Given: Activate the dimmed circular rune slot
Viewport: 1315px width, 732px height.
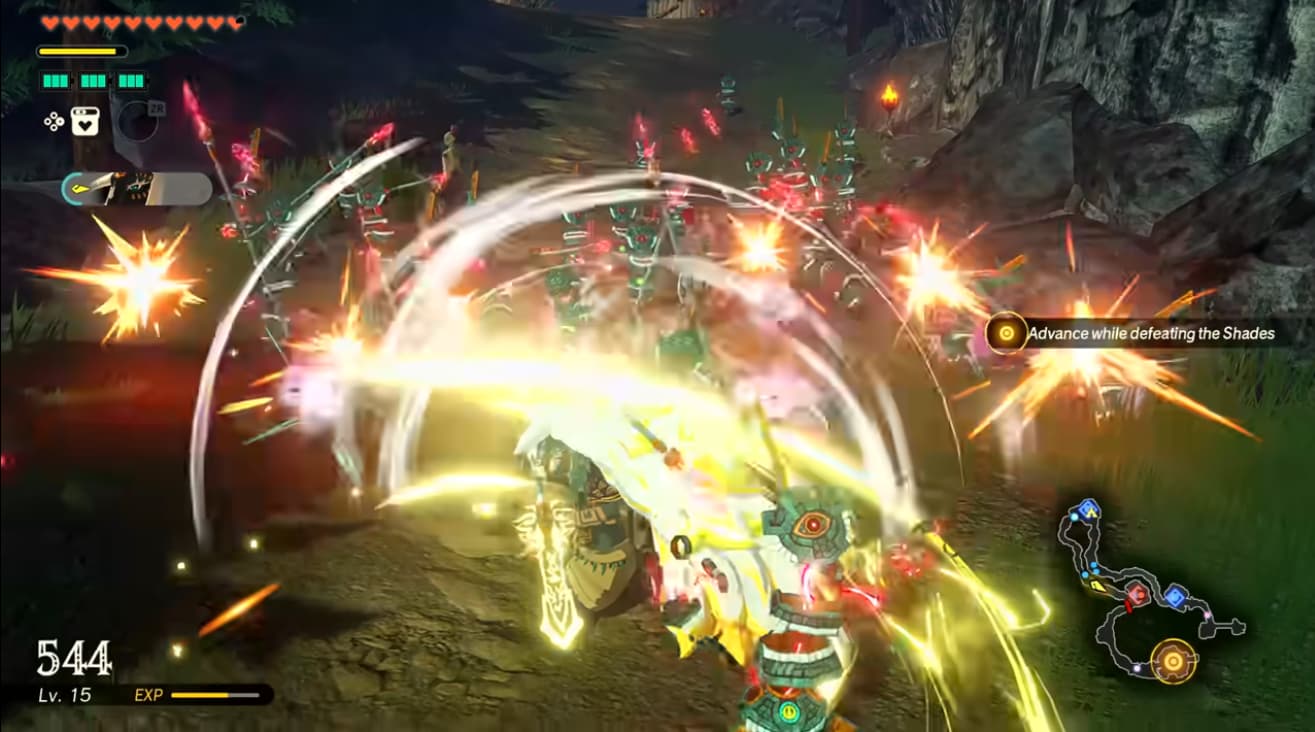Looking at the screenshot, I should point(139,121).
